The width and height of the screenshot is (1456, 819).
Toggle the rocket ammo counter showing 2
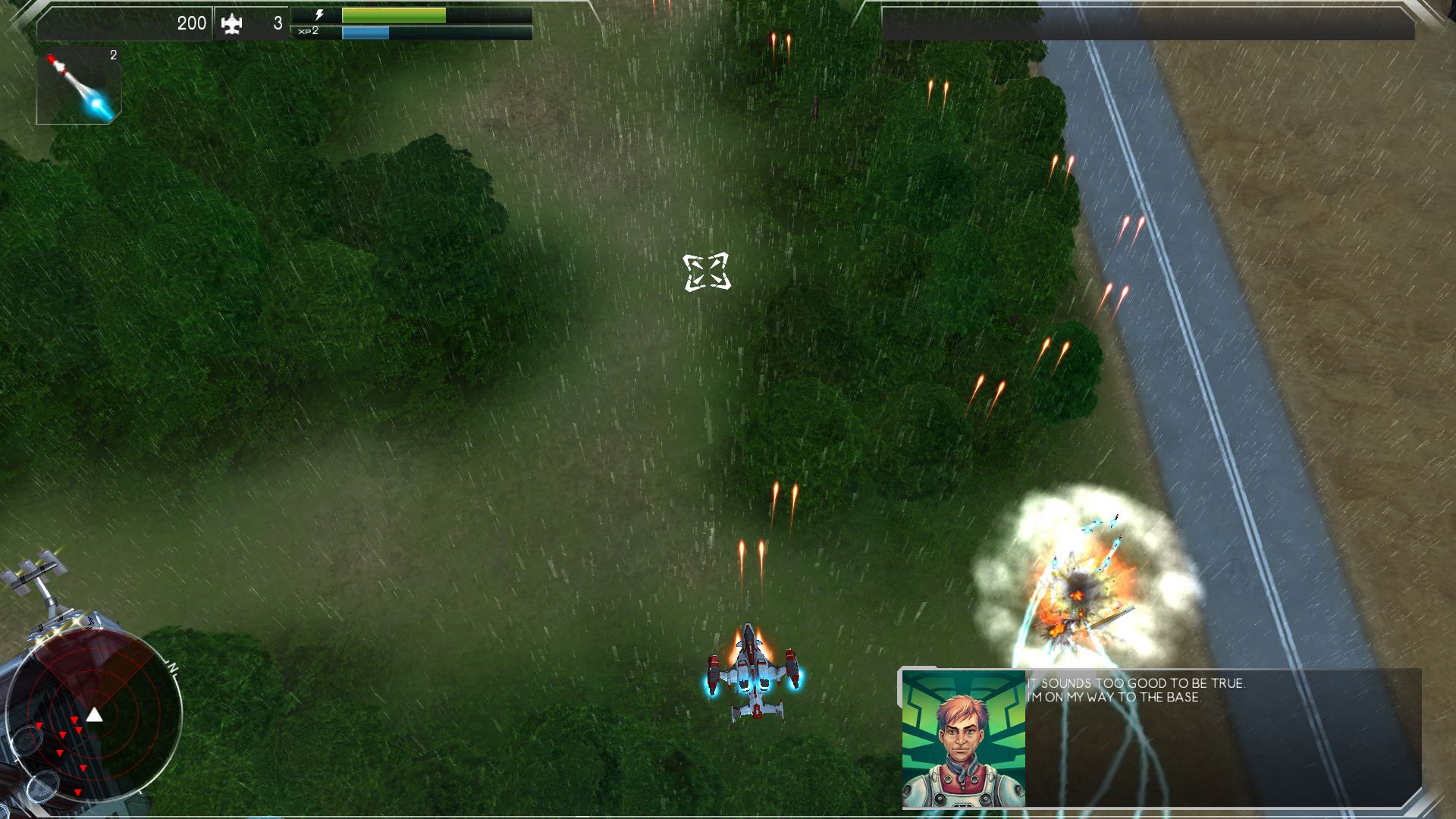point(112,55)
